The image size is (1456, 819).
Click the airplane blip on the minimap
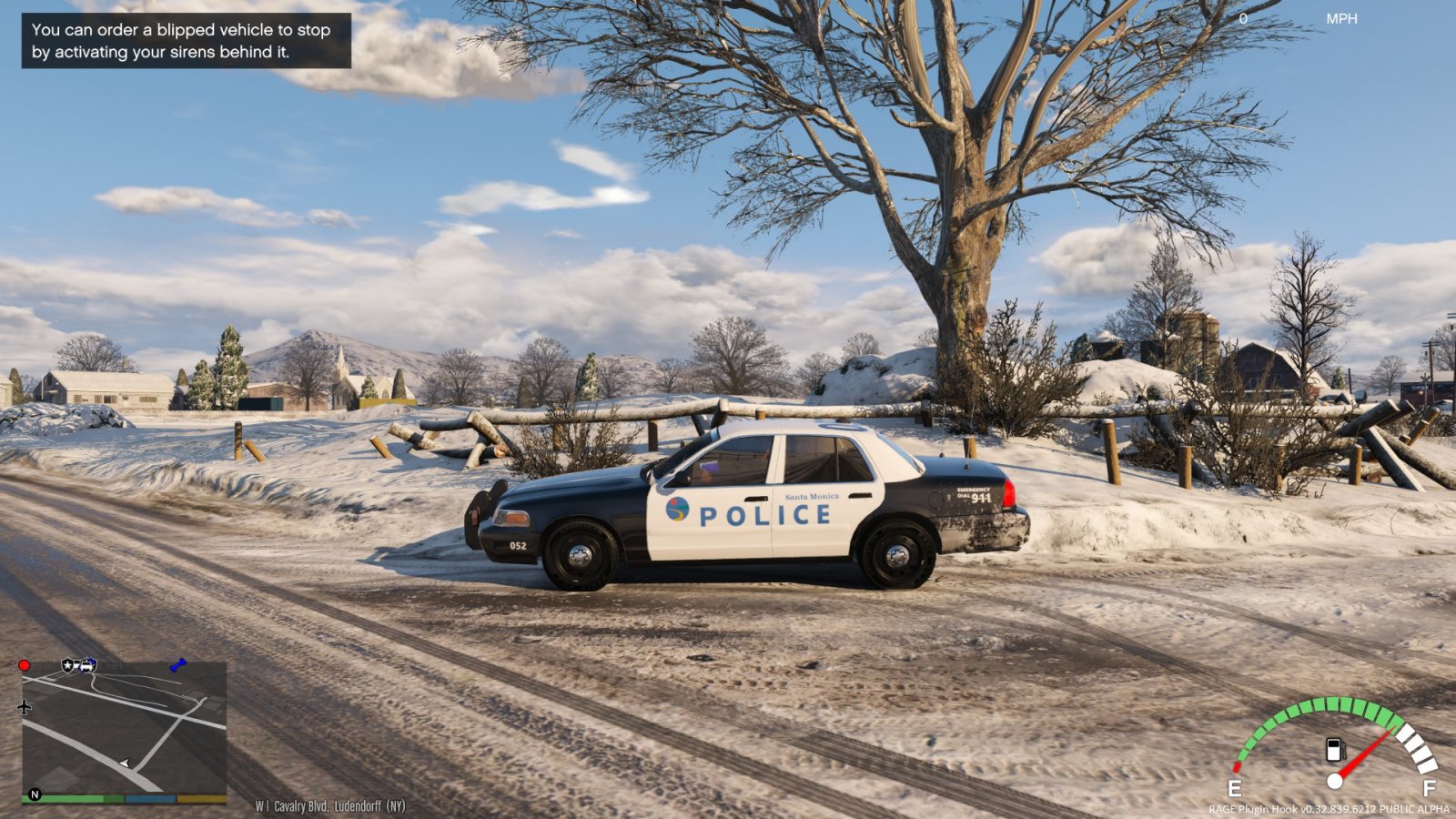pos(25,707)
